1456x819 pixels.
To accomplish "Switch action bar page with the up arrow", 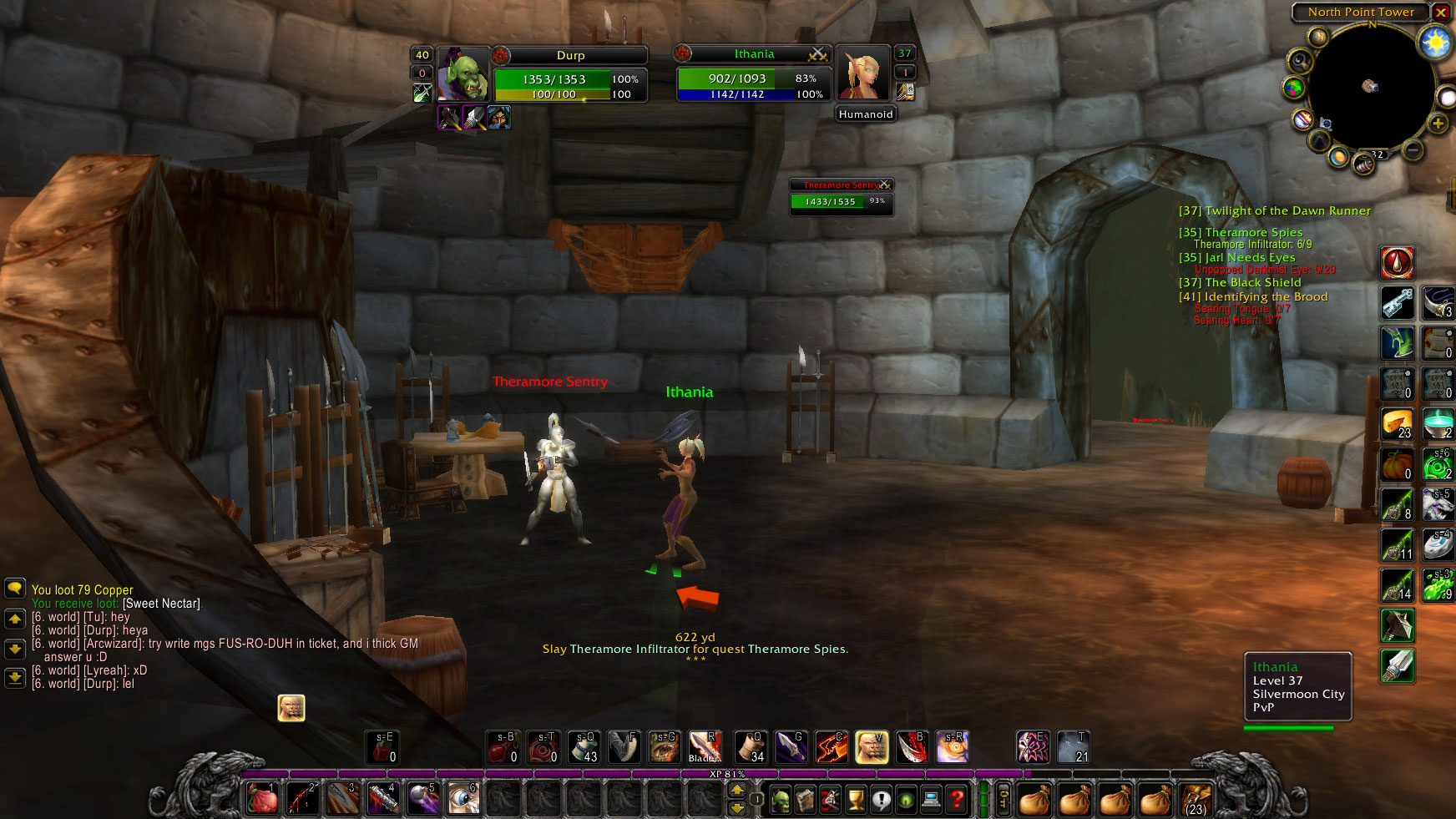I will click(x=737, y=789).
